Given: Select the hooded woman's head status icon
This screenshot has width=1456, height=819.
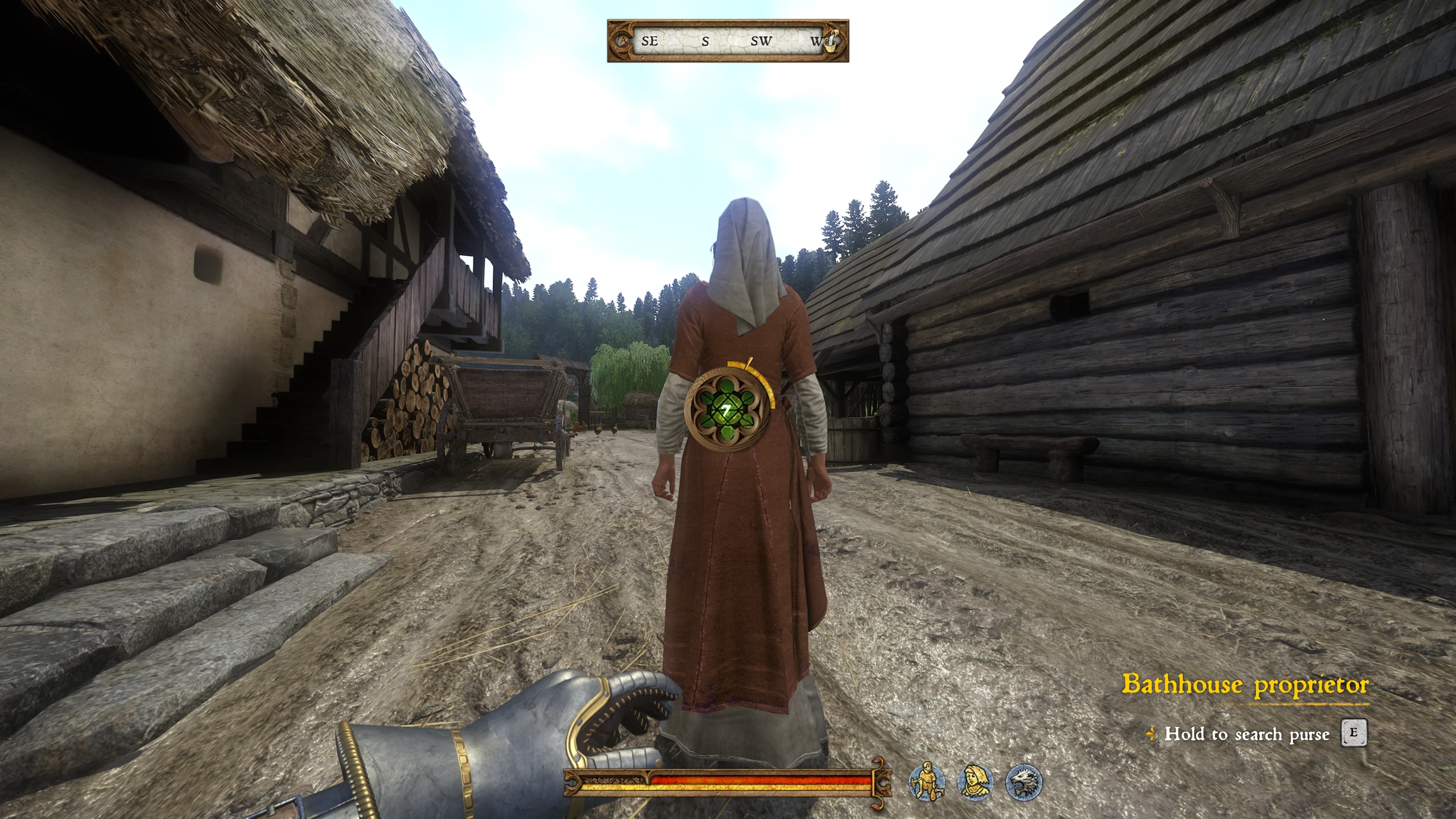Looking at the screenshot, I should coord(975,781).
